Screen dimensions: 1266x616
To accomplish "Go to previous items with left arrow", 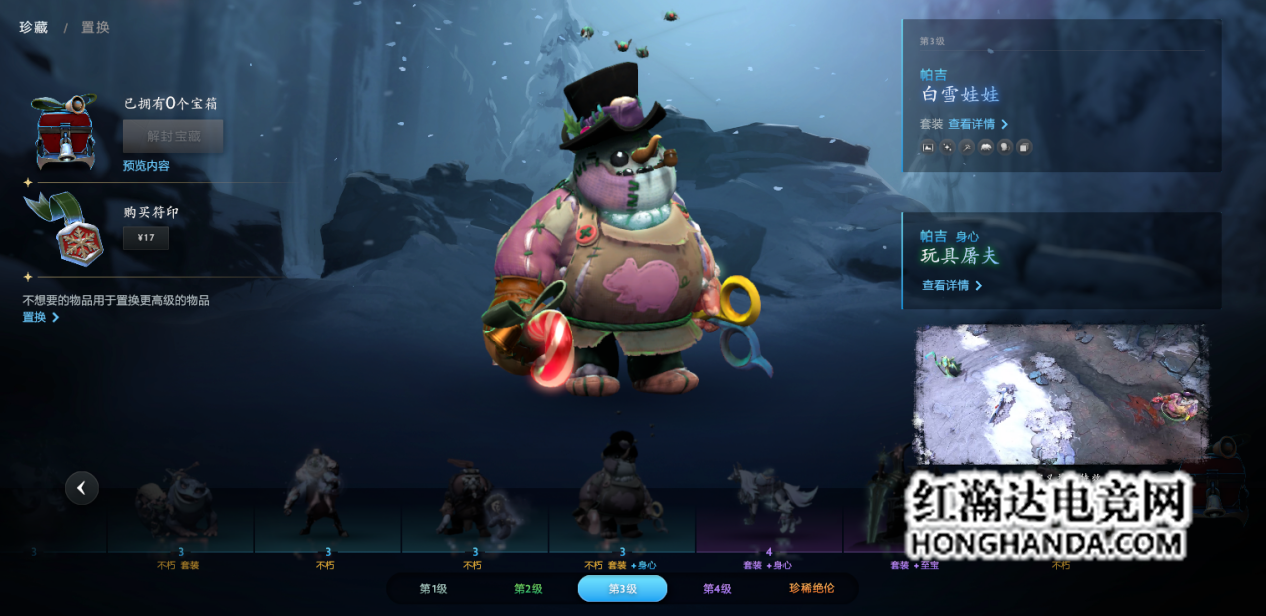I will pos(82,488).
